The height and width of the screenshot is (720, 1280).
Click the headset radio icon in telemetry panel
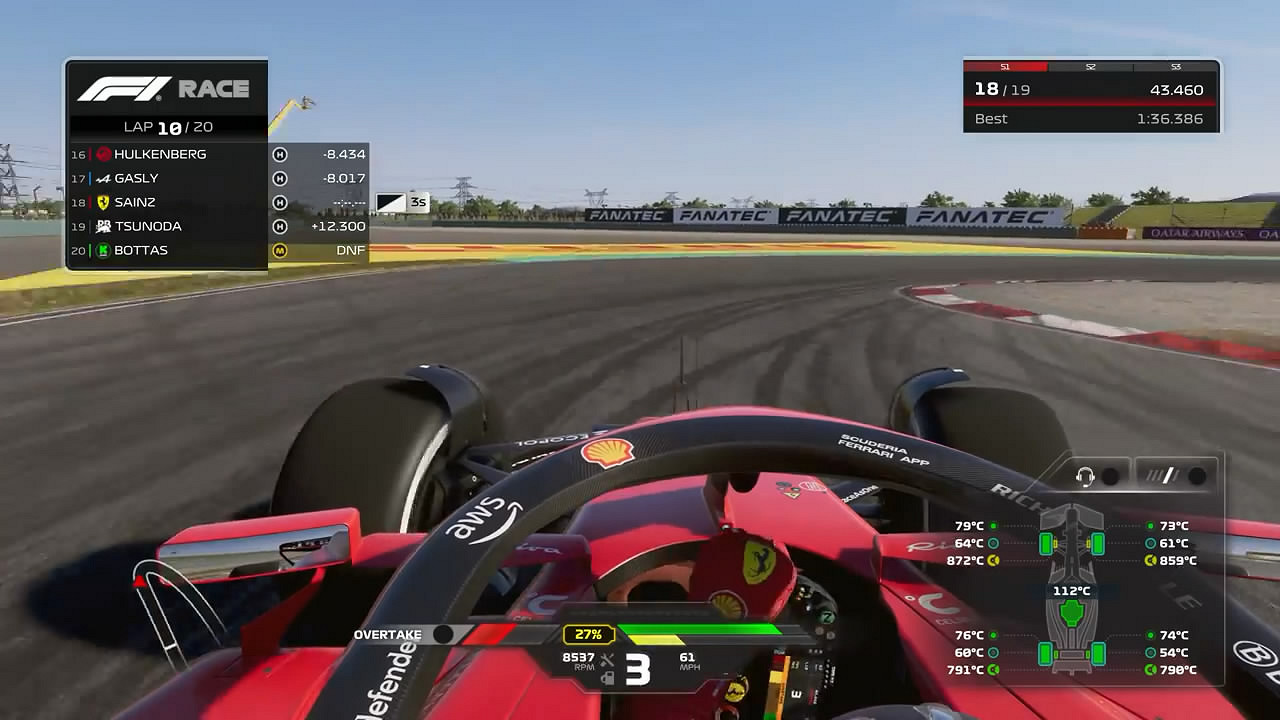(x=1084, y=476)
